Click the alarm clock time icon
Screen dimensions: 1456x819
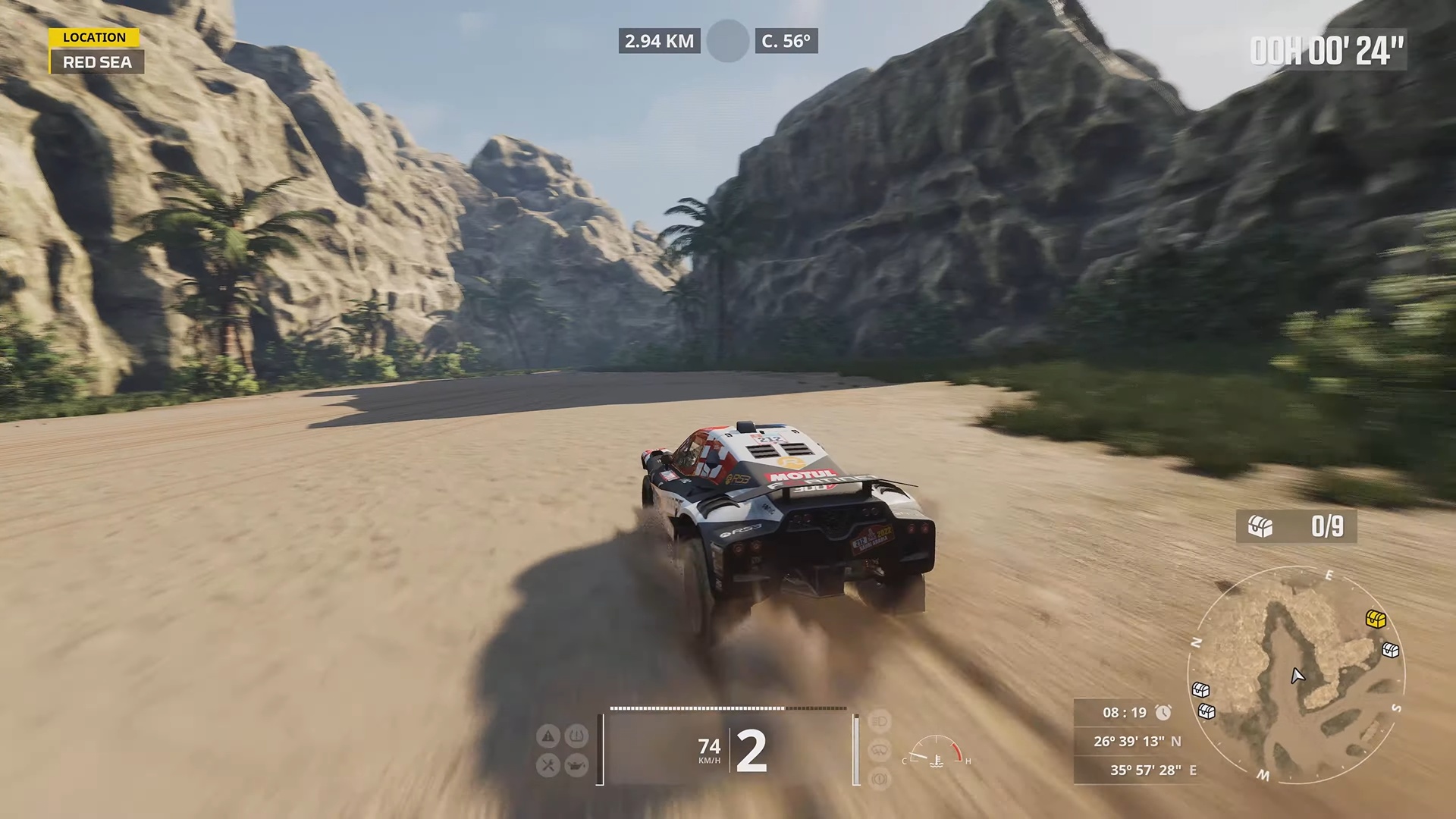[x=1163, y=713]
